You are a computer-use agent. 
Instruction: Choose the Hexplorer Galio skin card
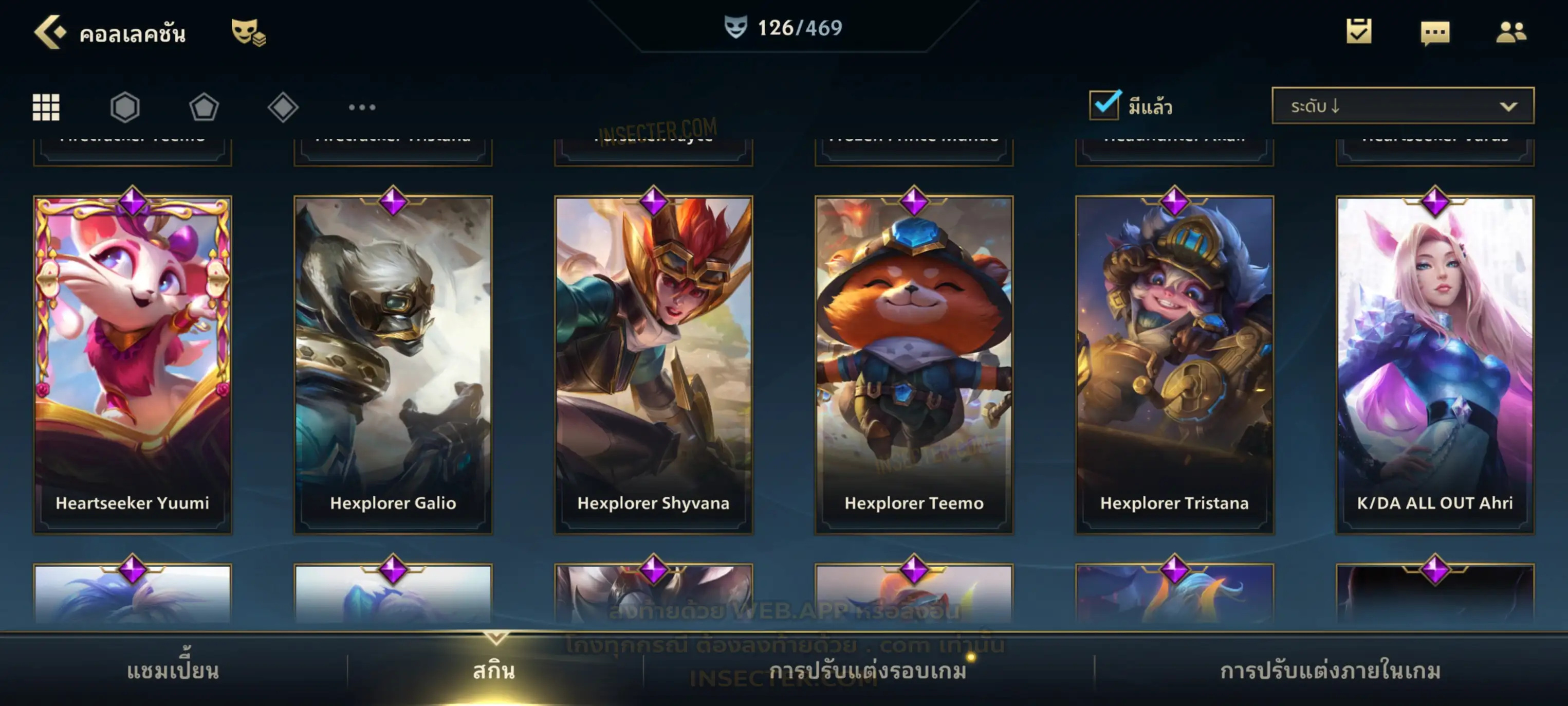(393, 364)
